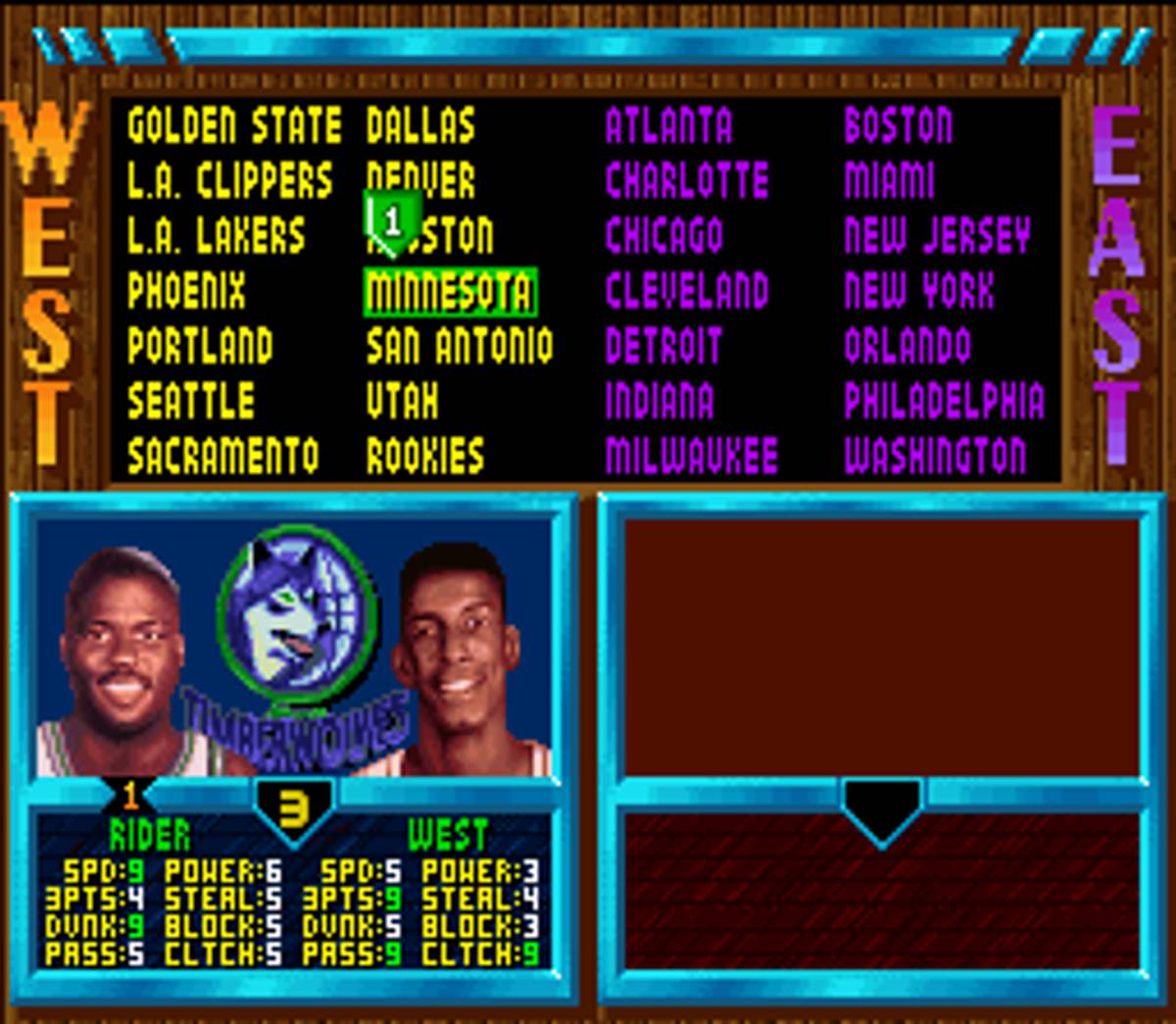Select Seattle in the team list
1176x1024 pixels.
tap(191, 402)
